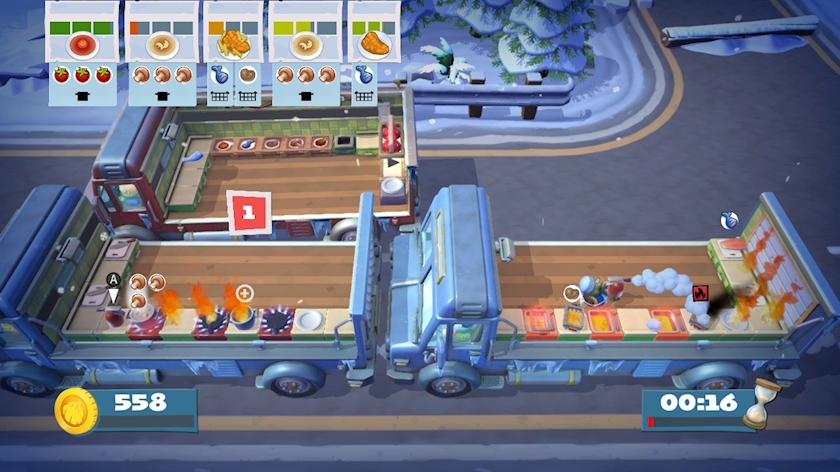
Task: Select the fish and chips order ticket
Action: point(232,45)
